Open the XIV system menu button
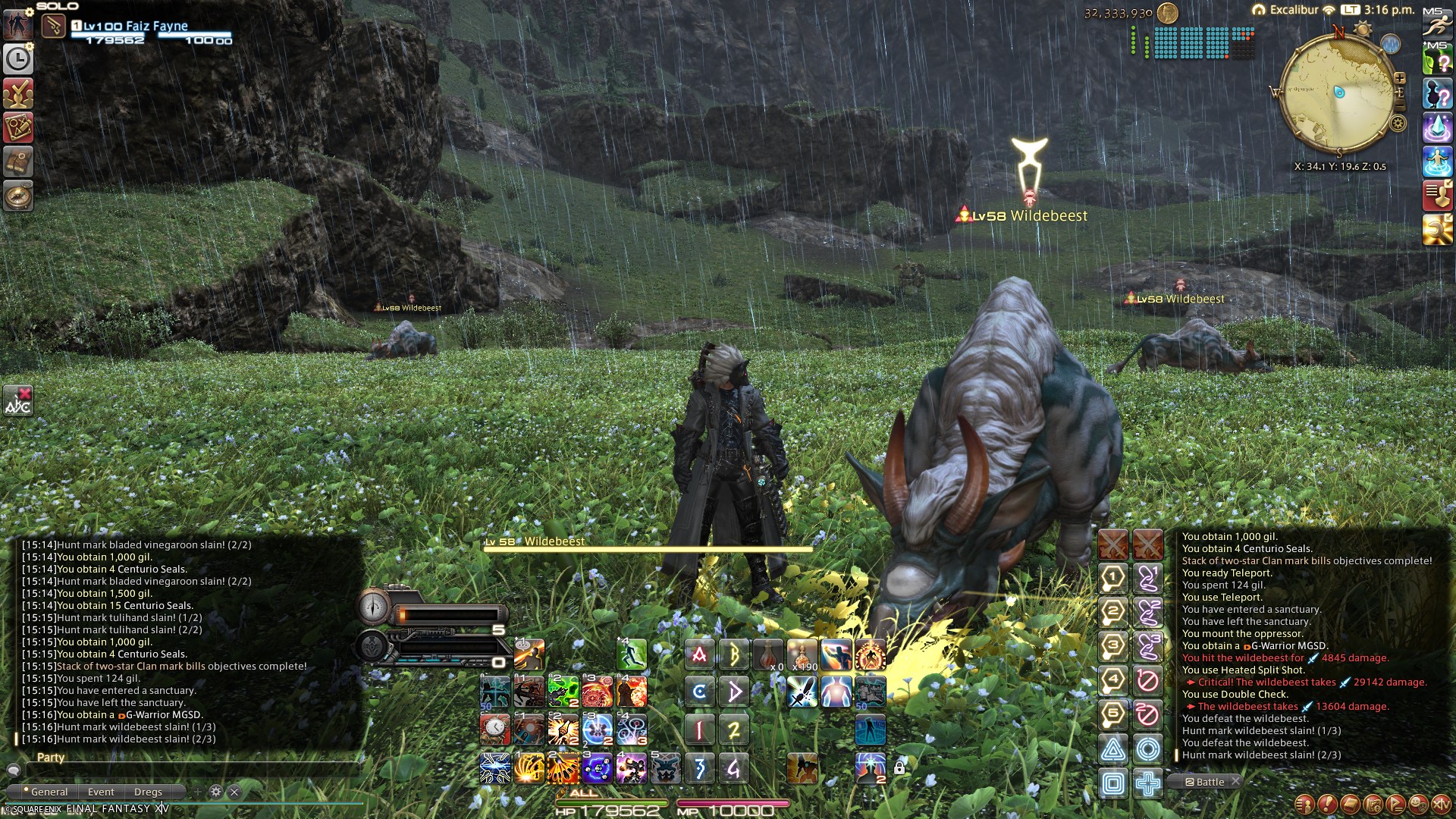Image resolution: width=1456 pixels, height=819 pixels. [x=1440, y=804]
